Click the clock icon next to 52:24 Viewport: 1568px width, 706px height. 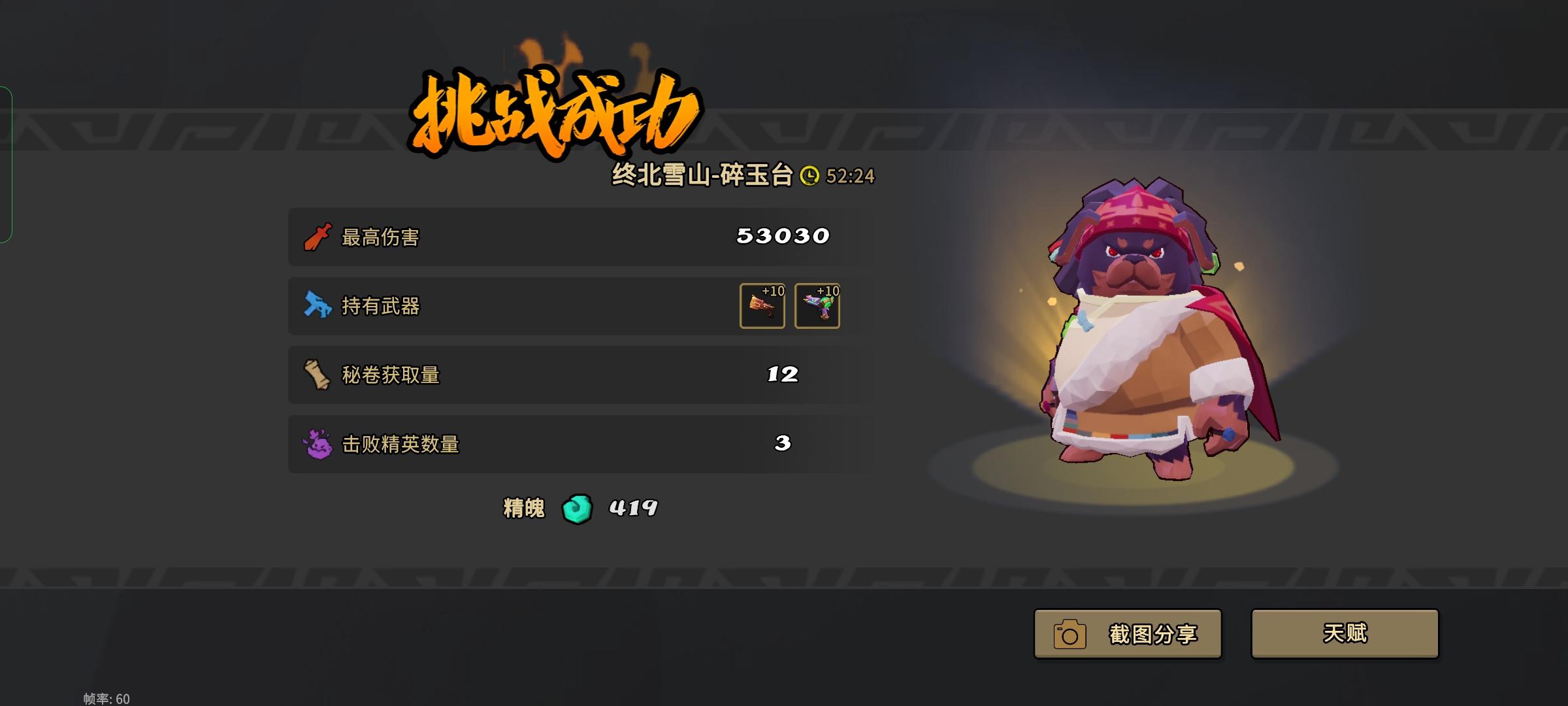pyautogui.click(x=812, y=176)
